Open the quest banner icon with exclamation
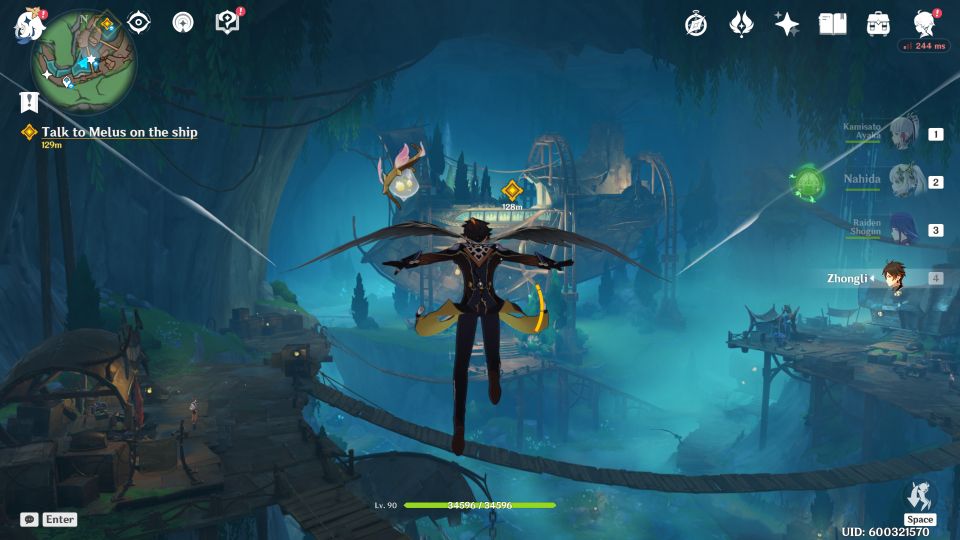Image resolution: width=960 pixels, height=540 pixels. pos(29,102)
